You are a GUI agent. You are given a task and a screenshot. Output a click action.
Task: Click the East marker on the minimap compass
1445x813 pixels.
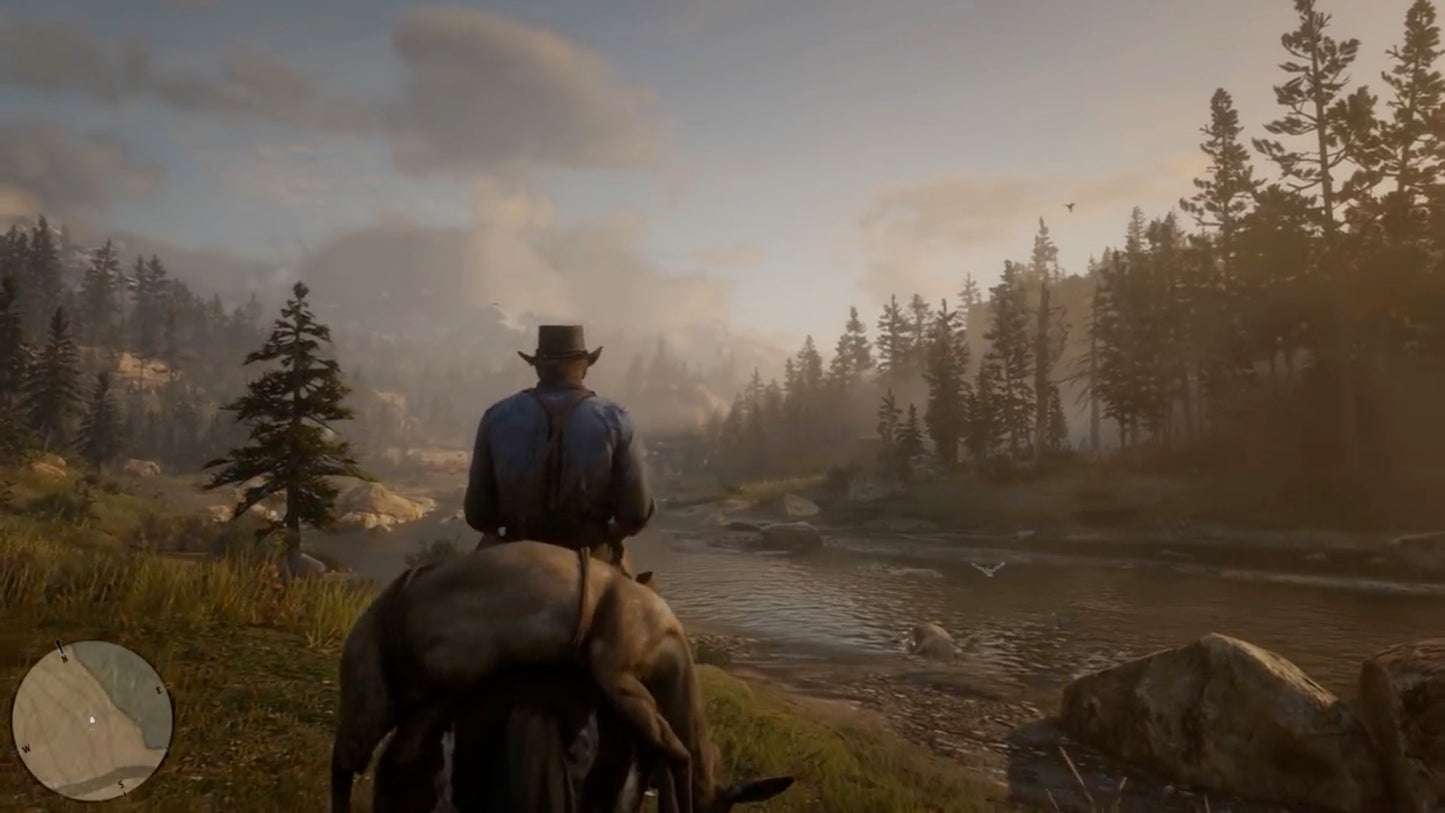(159, 689)
